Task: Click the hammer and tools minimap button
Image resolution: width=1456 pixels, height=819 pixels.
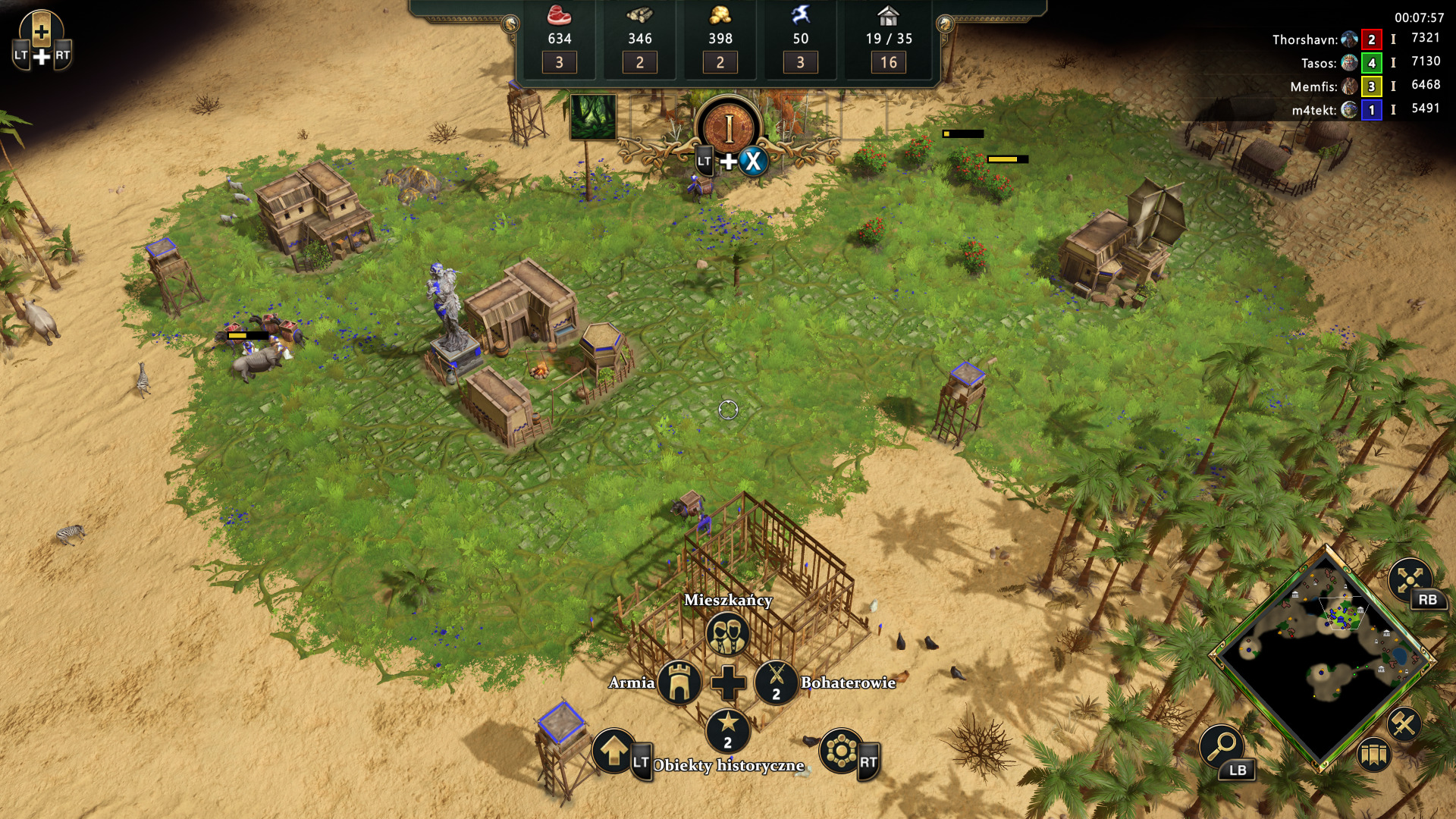Action: click(x=1404, y=724)
